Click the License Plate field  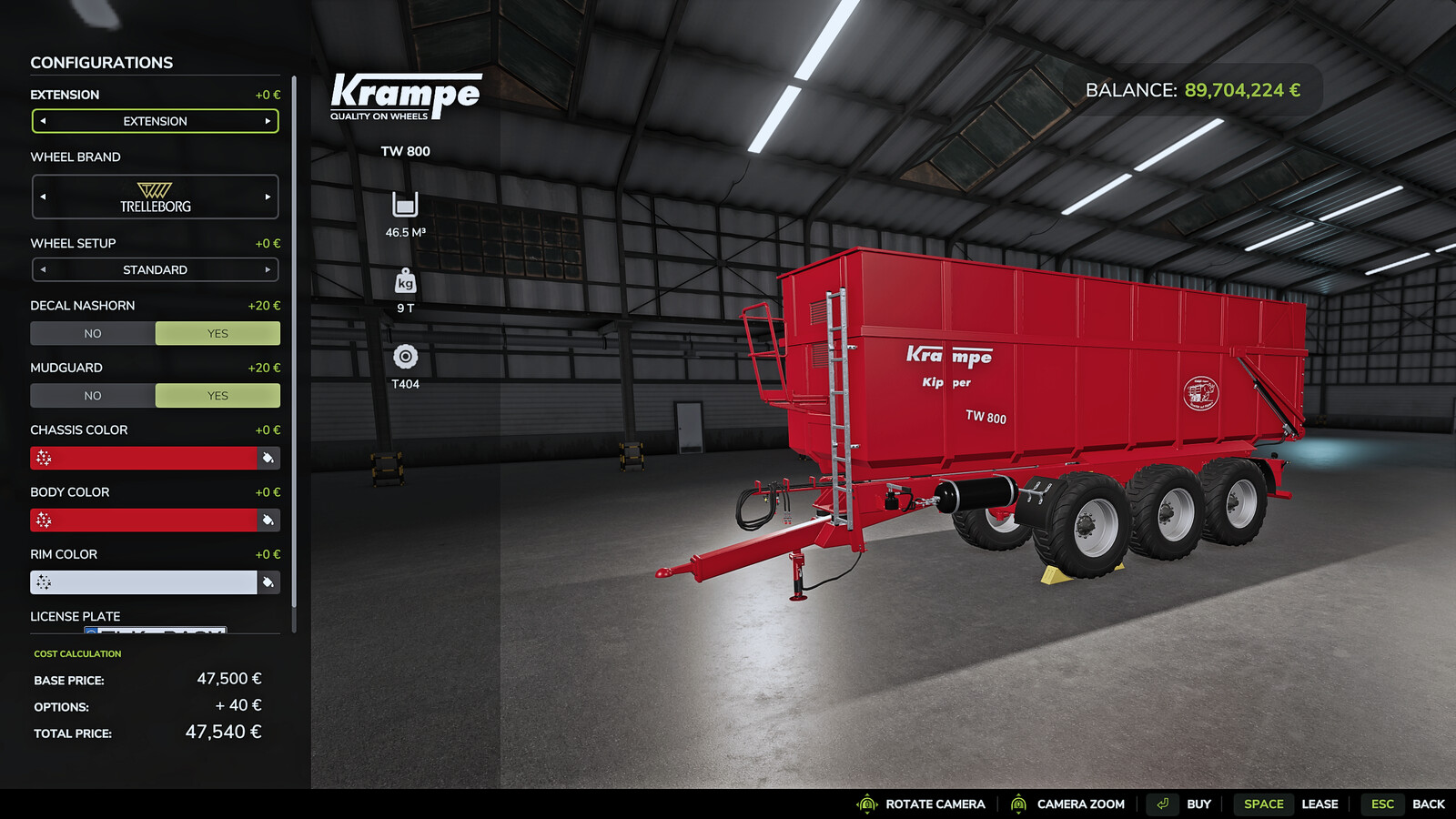pyautogui.click(x=155, y=631)
